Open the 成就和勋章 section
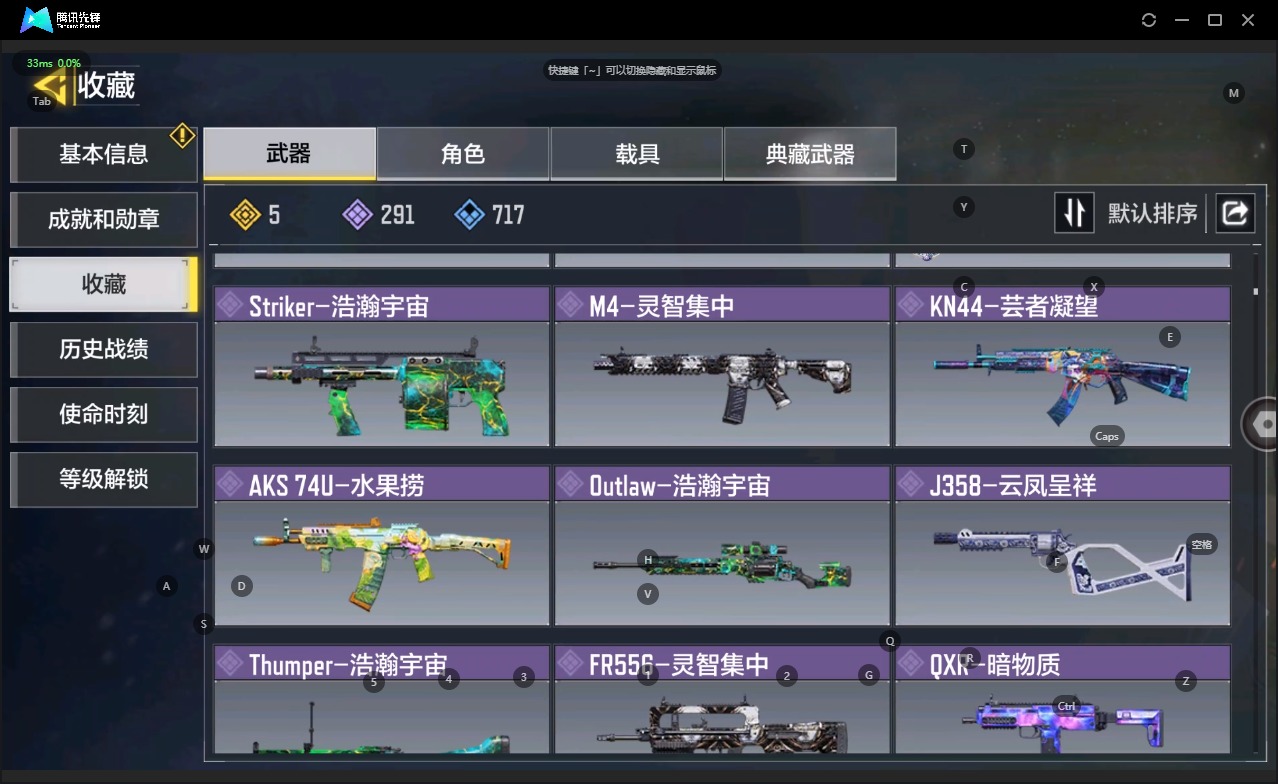 click(x=103, y=219)
